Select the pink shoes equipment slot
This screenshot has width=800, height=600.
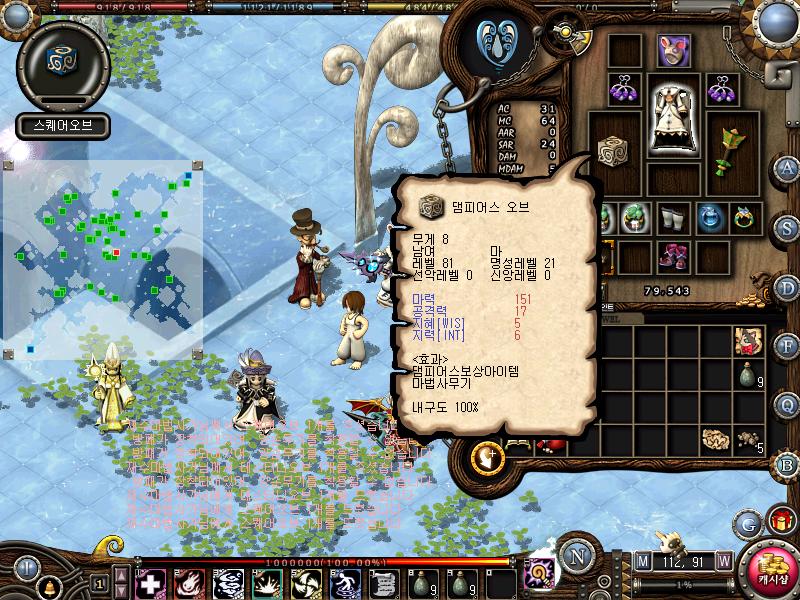tap(675, 256)
